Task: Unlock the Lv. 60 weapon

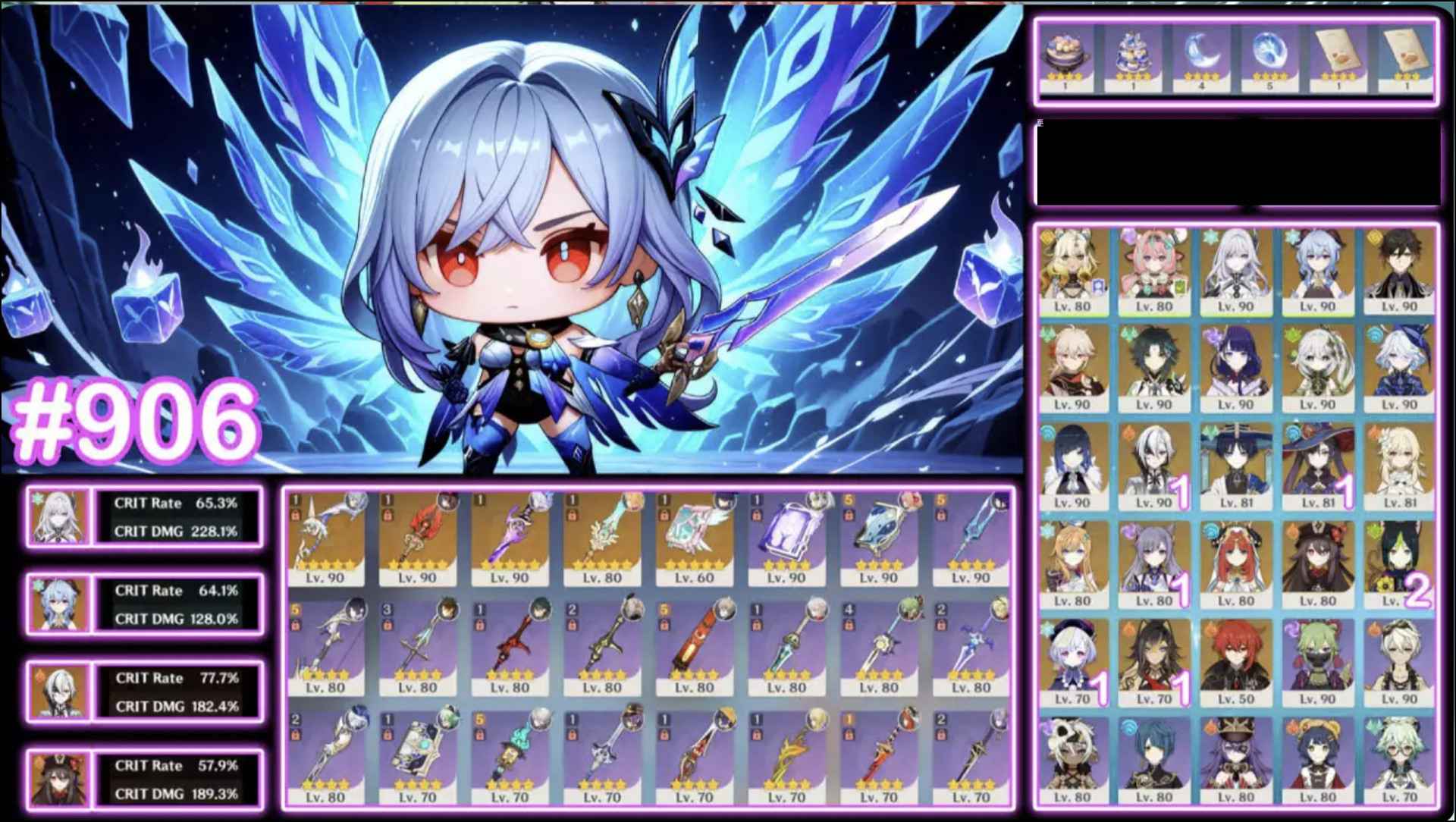Action: (x=664, y=516)
